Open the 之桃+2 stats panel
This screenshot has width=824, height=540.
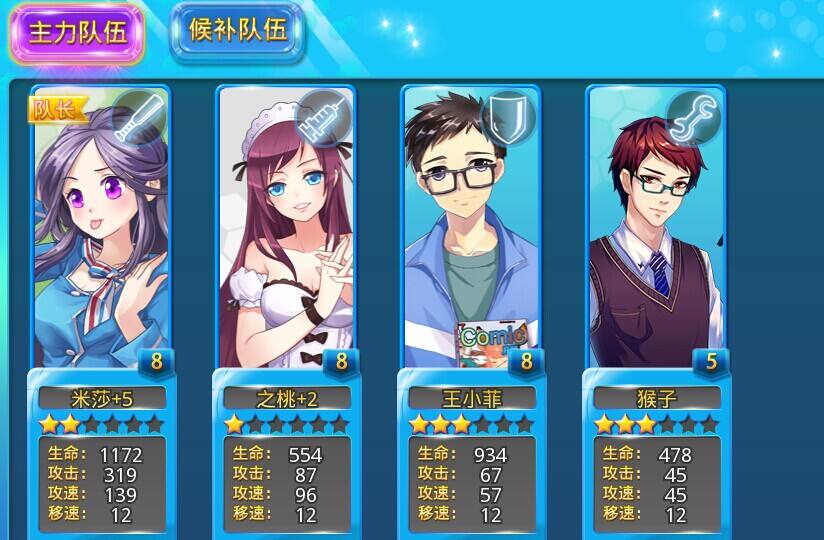point(286,483)
